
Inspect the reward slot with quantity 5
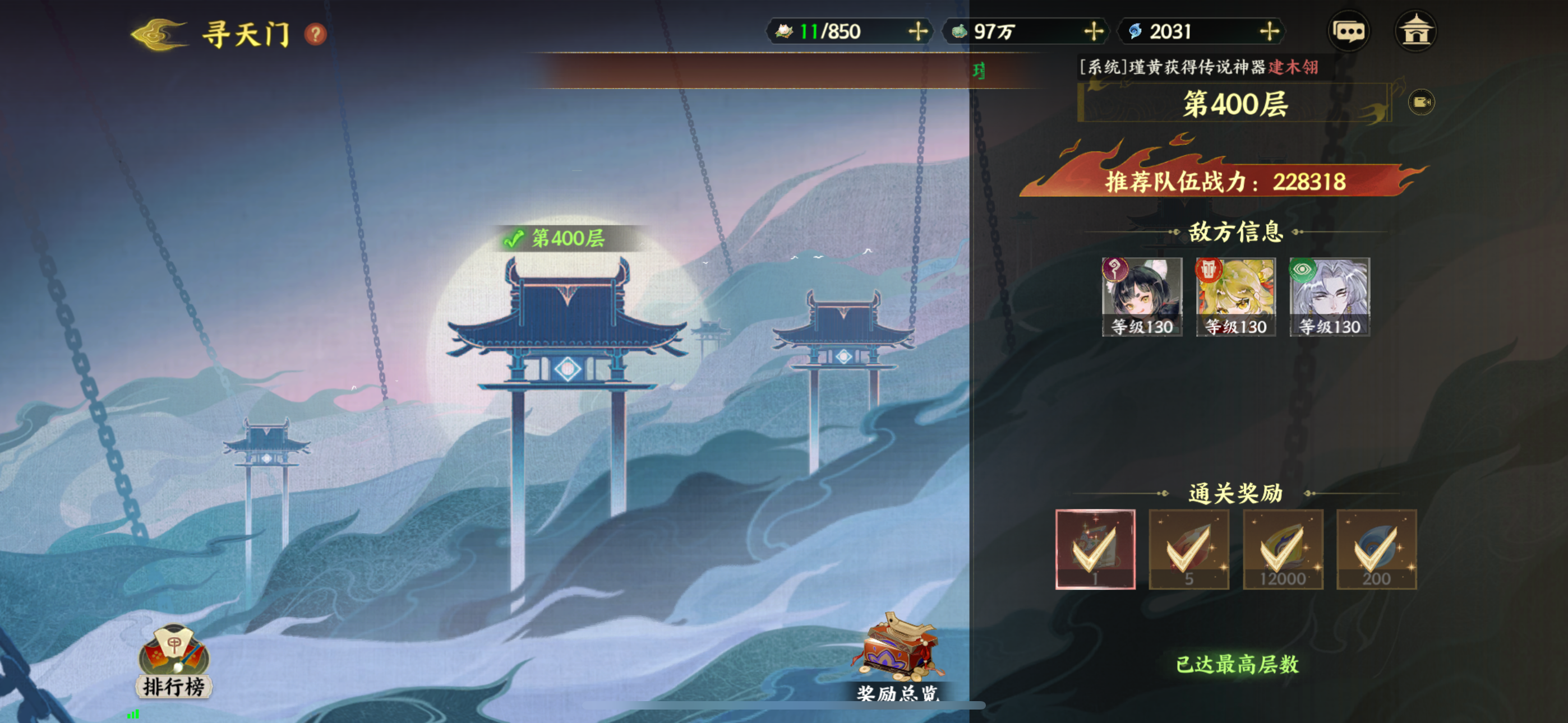pyautogui.click(x=1189, y=549)
